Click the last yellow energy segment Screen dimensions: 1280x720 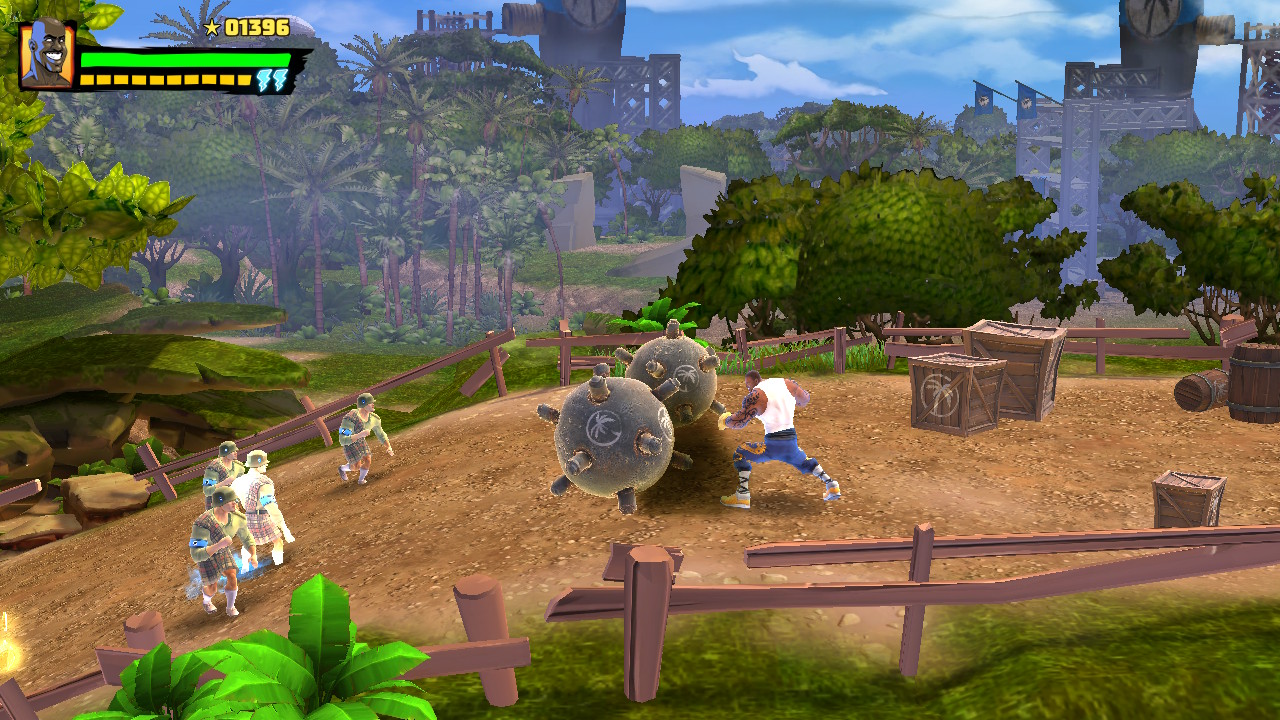pos(243,78)
